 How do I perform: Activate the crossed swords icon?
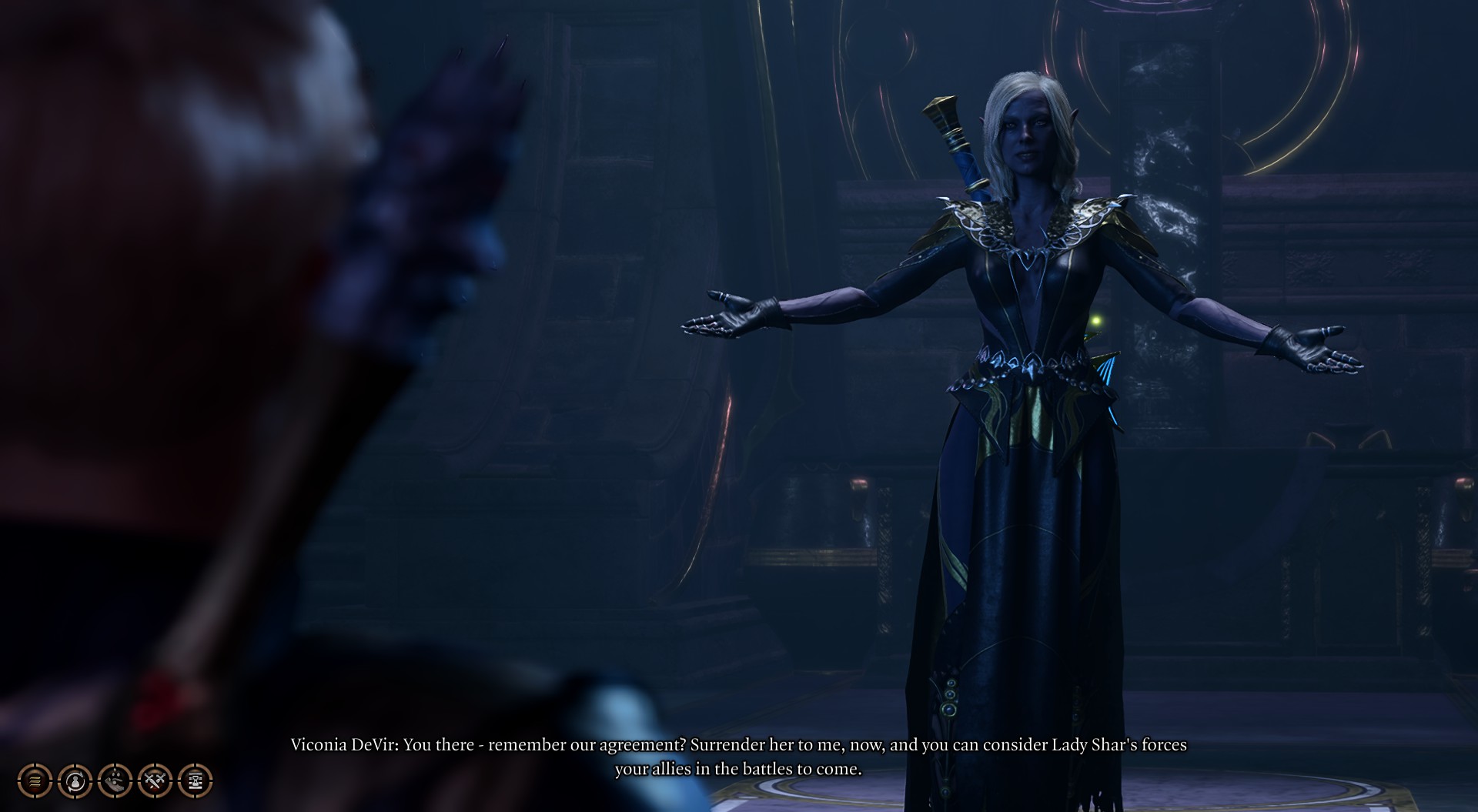(x=155, y=780)
